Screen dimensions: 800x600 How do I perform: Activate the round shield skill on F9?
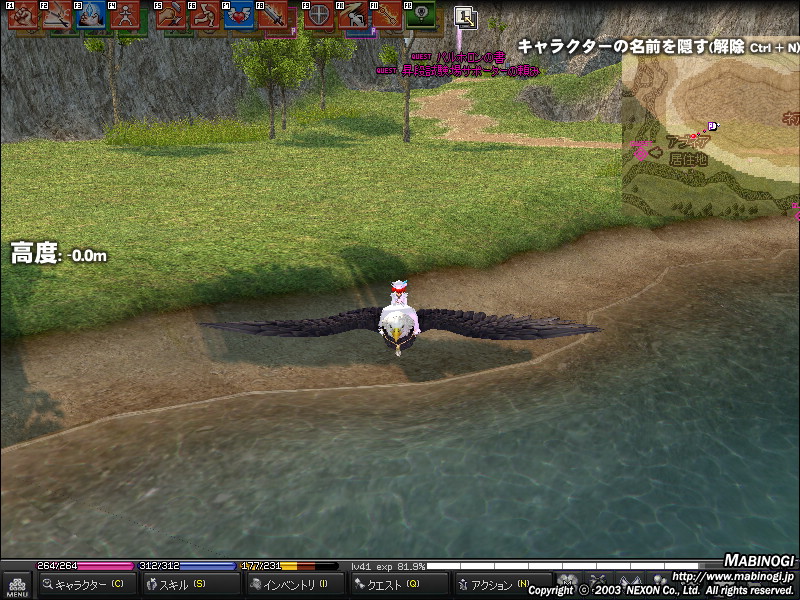318,16
